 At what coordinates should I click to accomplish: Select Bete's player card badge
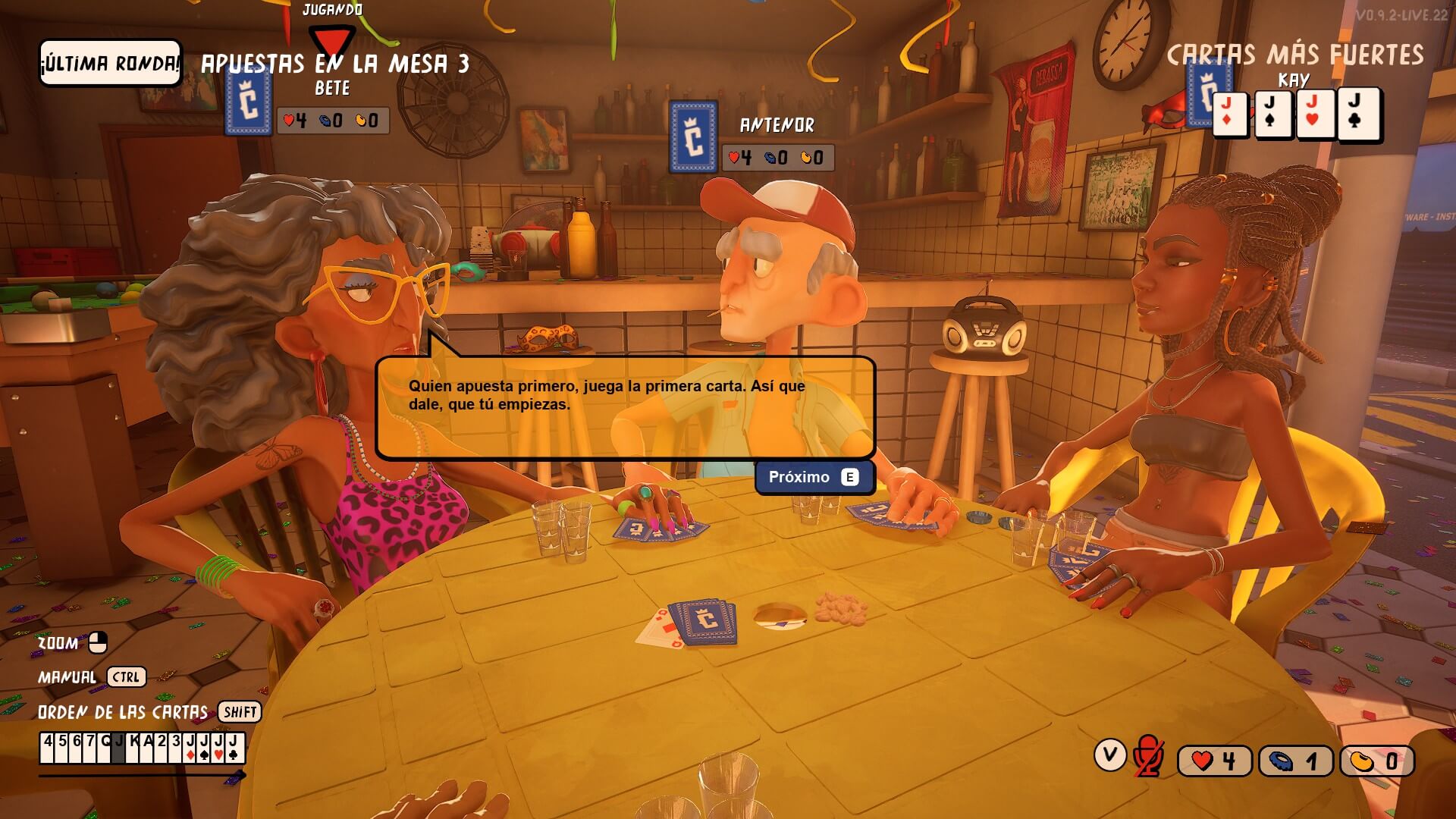click(x=249, y=102)
